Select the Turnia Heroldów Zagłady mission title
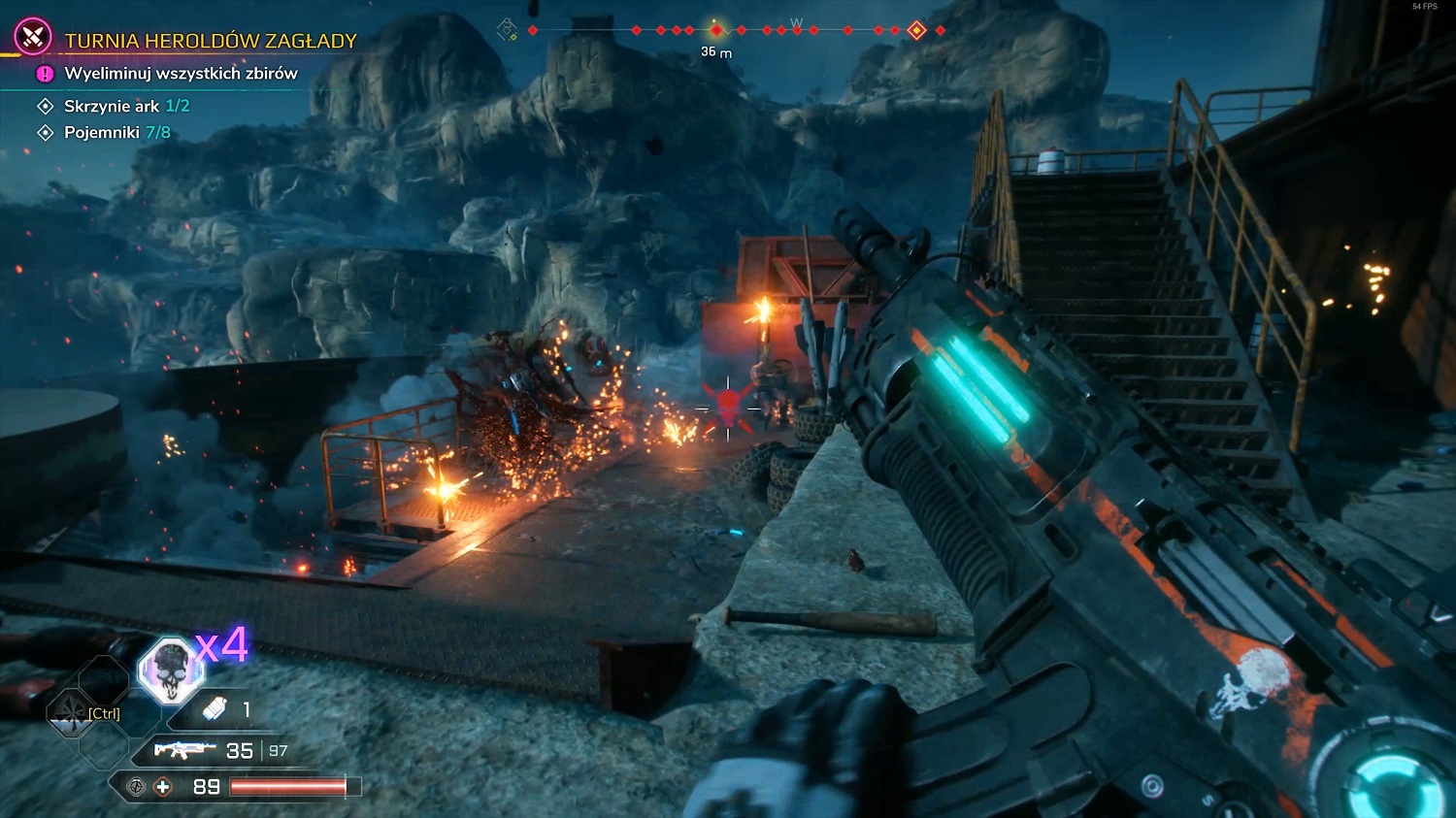 [210, 41]
